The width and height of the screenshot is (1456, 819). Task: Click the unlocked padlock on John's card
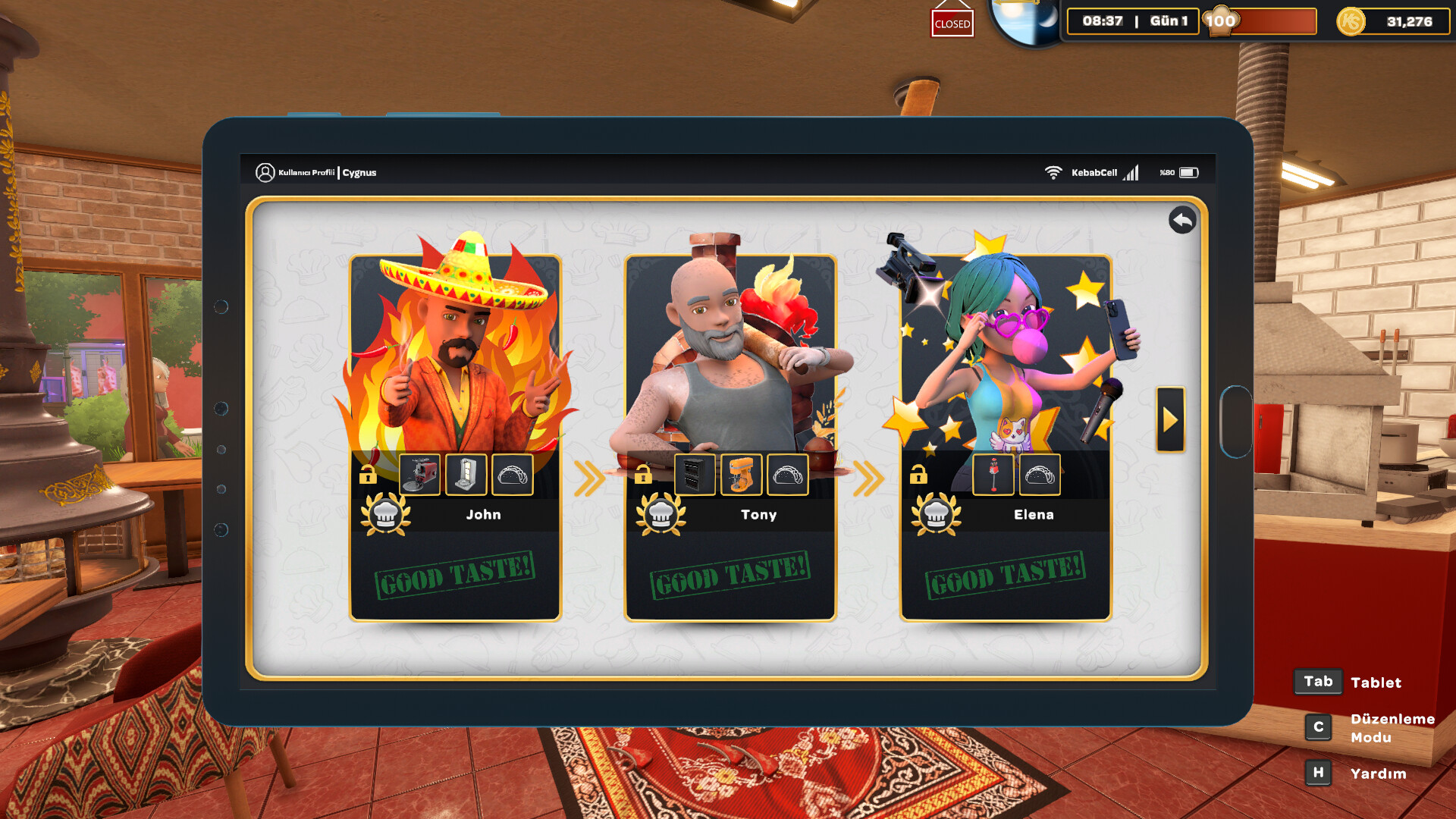(369, 475)
